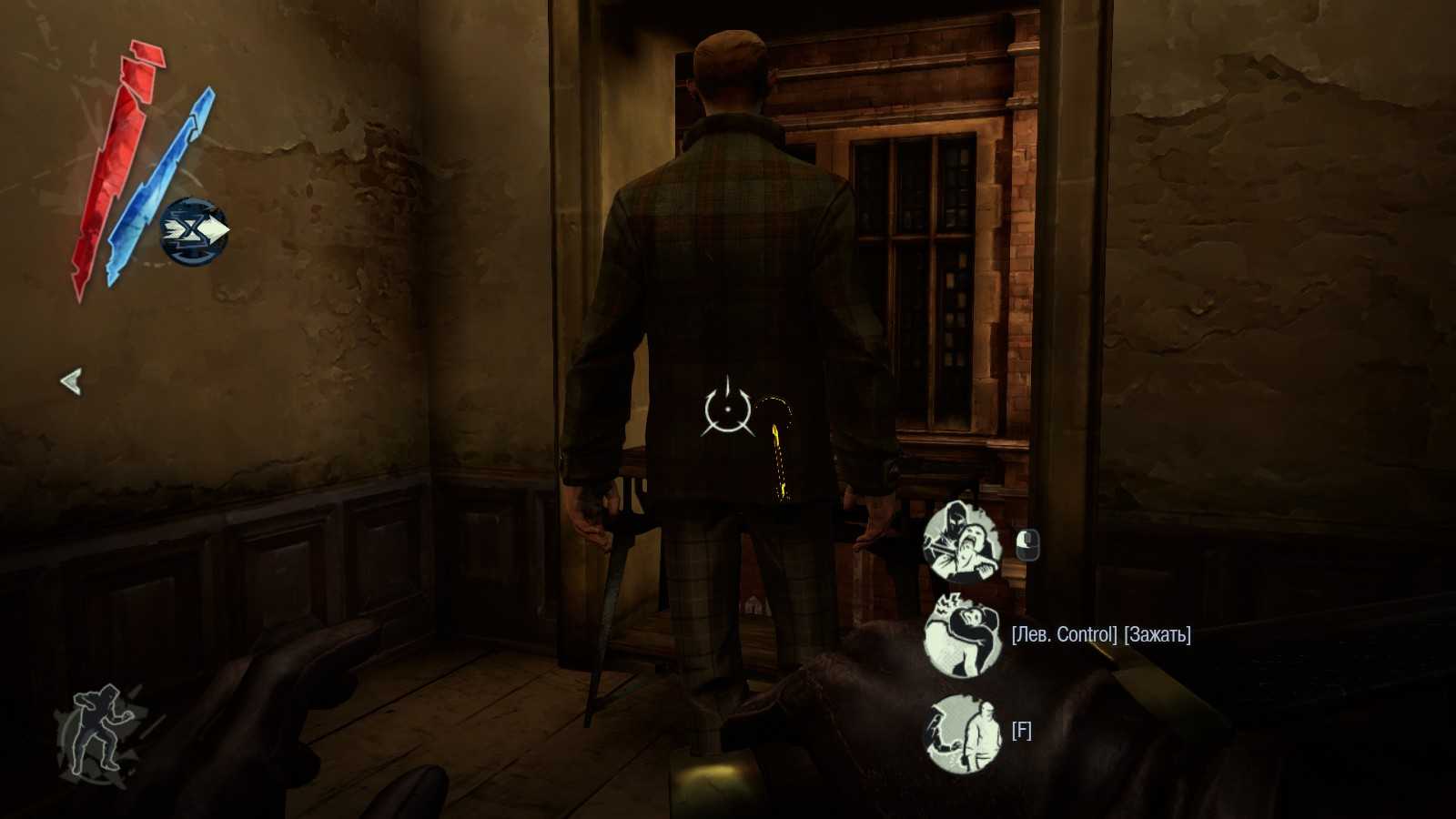Click the objective direction arrow marker
Screen dimensions: 1456x819
(x=71, y=381)
